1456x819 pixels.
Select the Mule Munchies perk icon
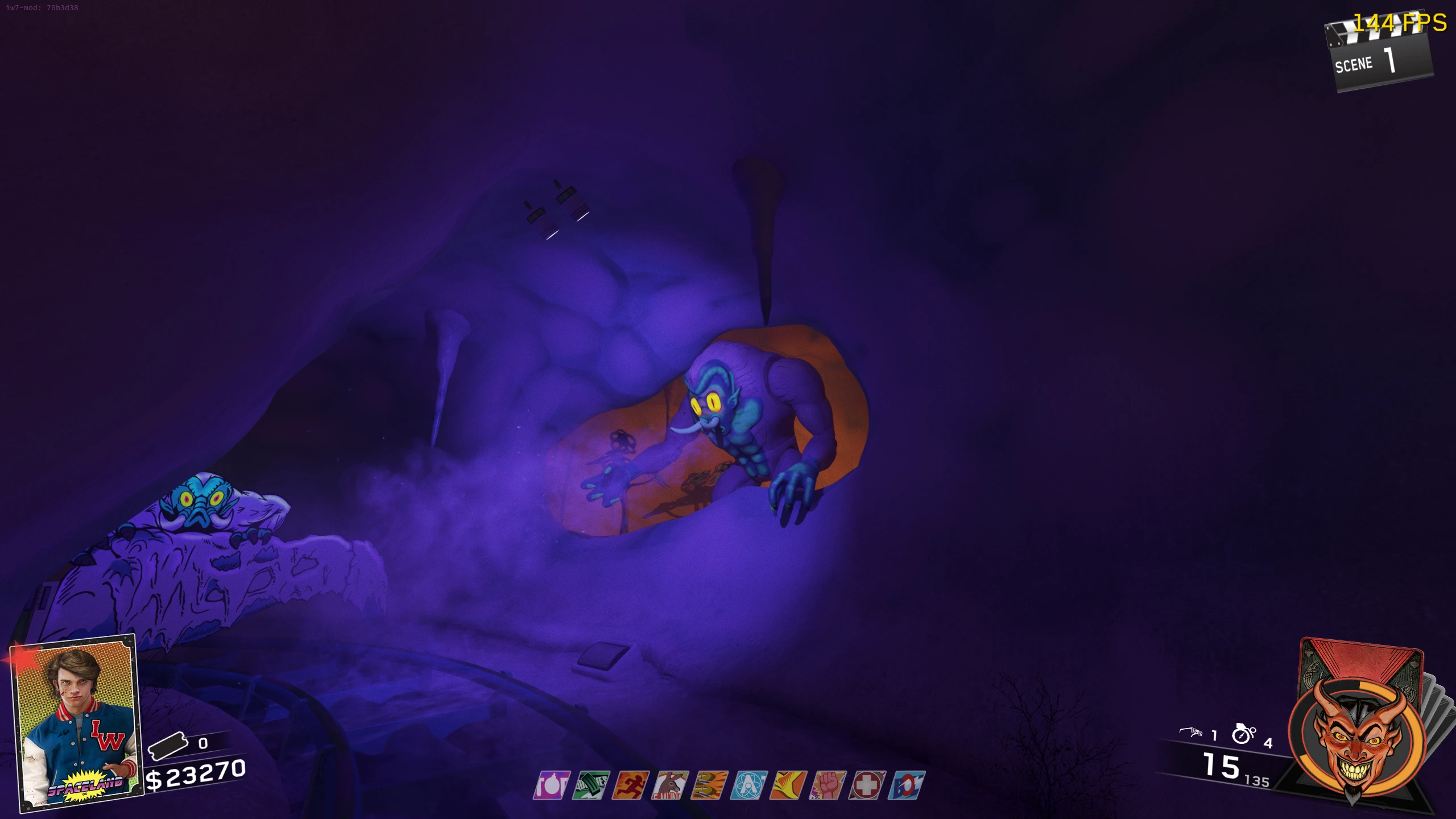coord(670,785)
